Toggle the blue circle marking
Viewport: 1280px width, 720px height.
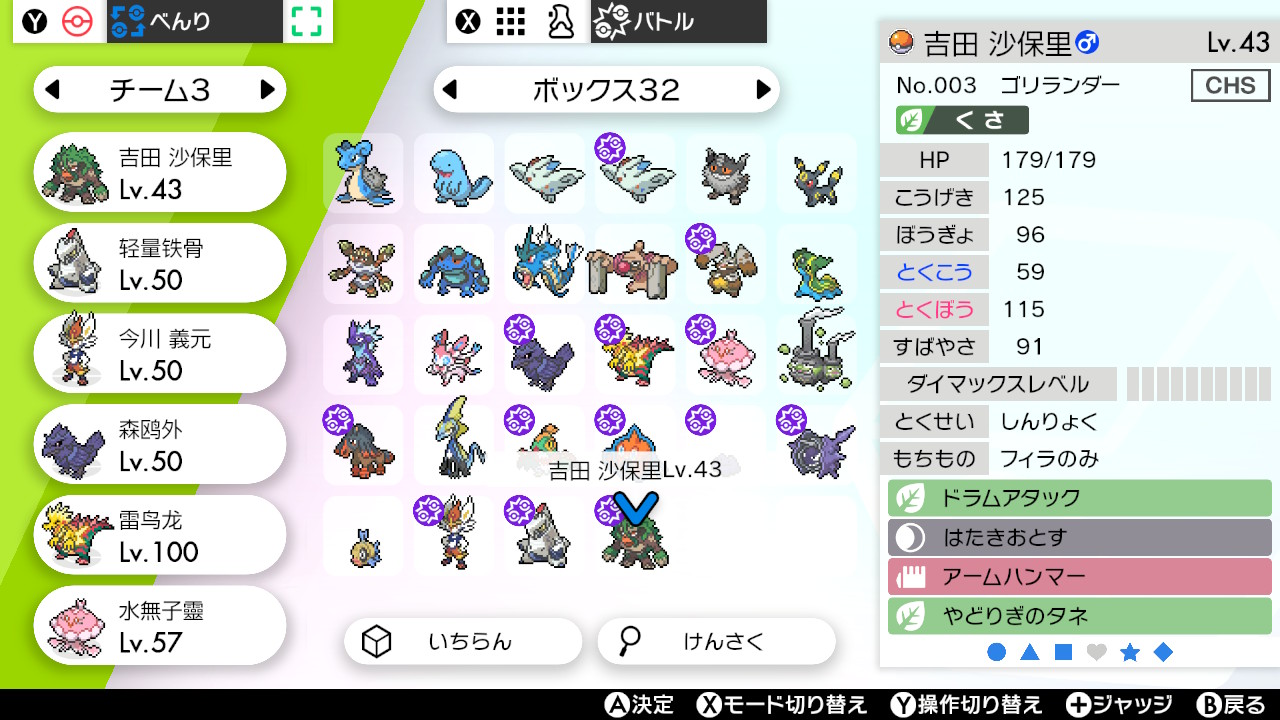[x=999, y=651]
